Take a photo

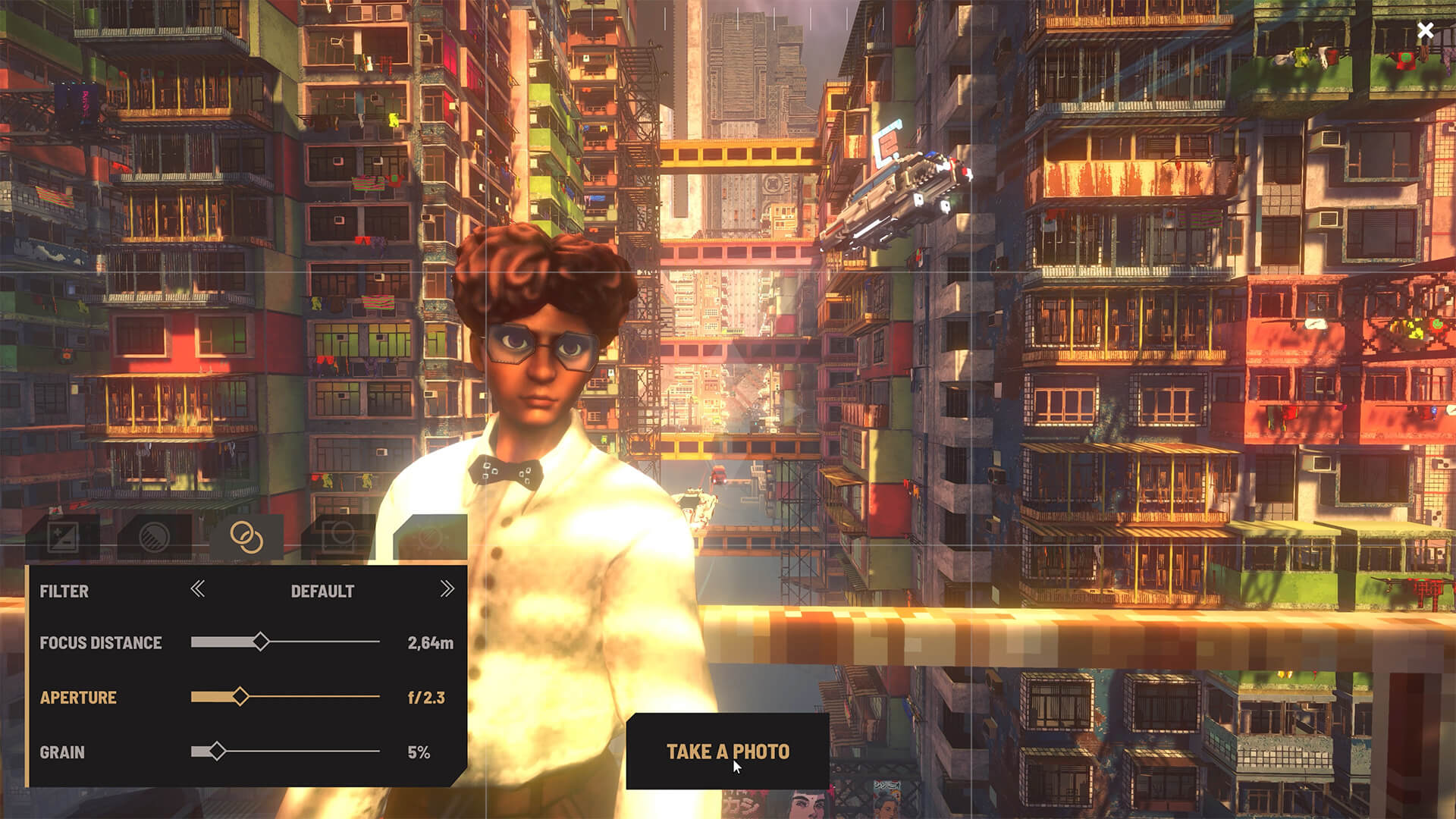pos(727,751)
